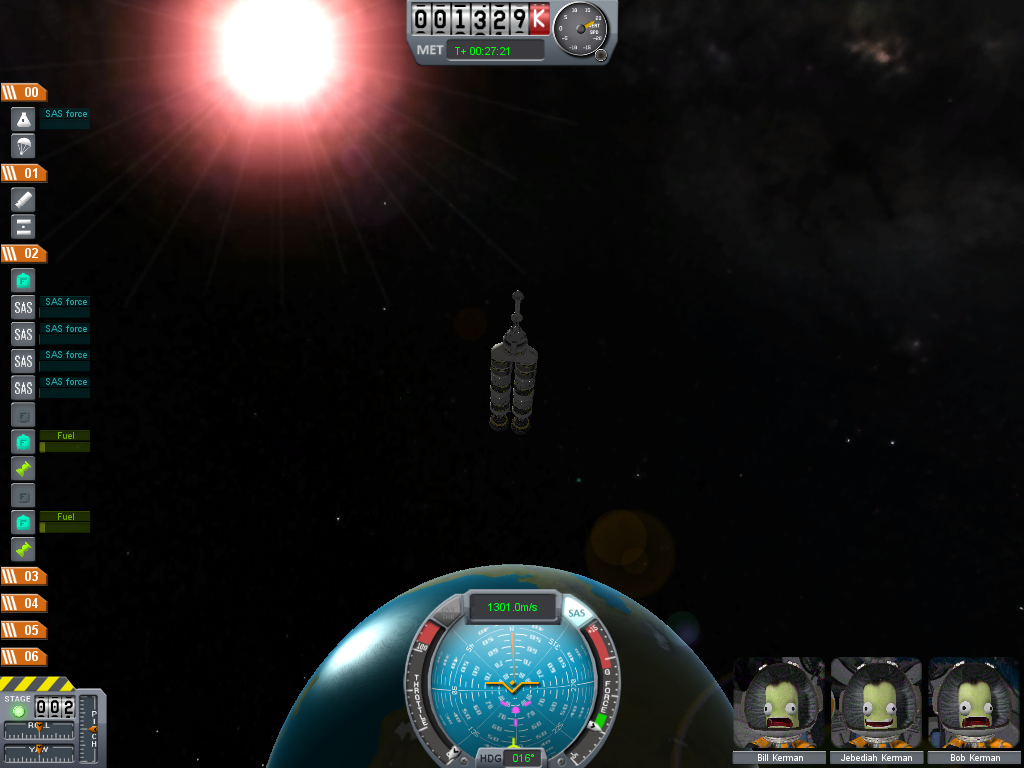Click the stage 06 tab
Screen dimensions: 1024x768
coord(24,657)
